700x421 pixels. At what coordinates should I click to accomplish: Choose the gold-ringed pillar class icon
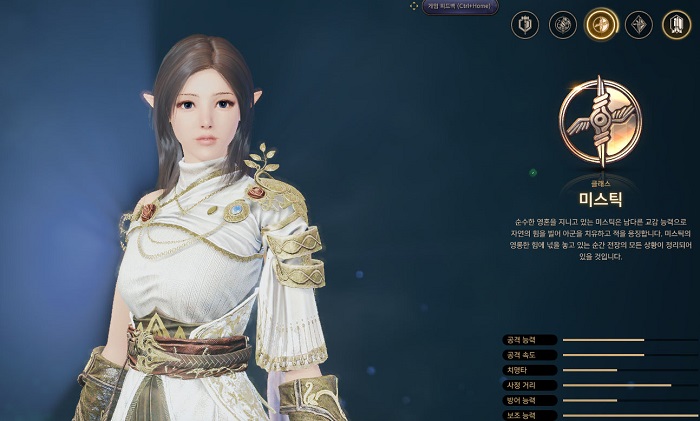(676, 25)
